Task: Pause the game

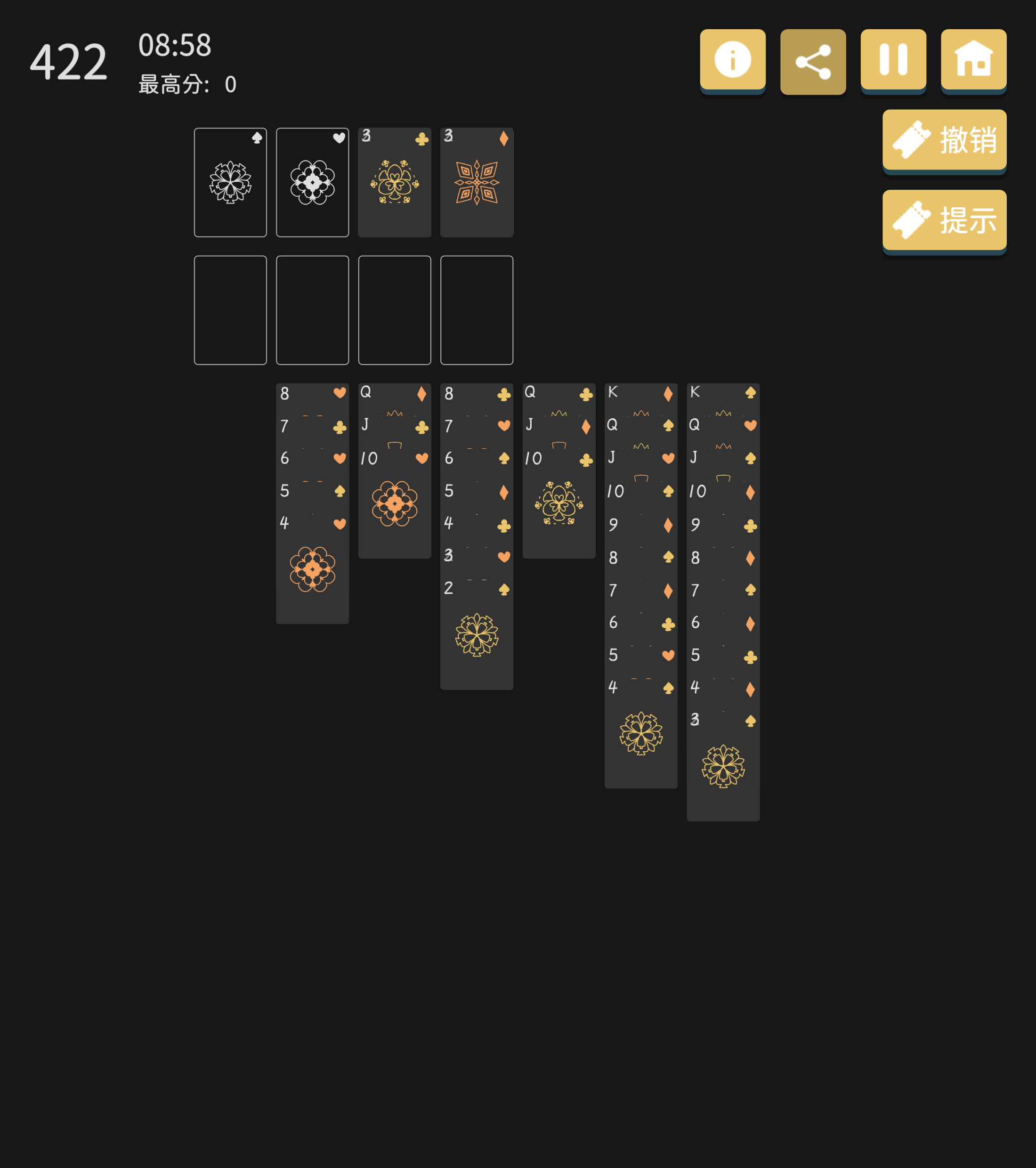Action: coord(894,60)
